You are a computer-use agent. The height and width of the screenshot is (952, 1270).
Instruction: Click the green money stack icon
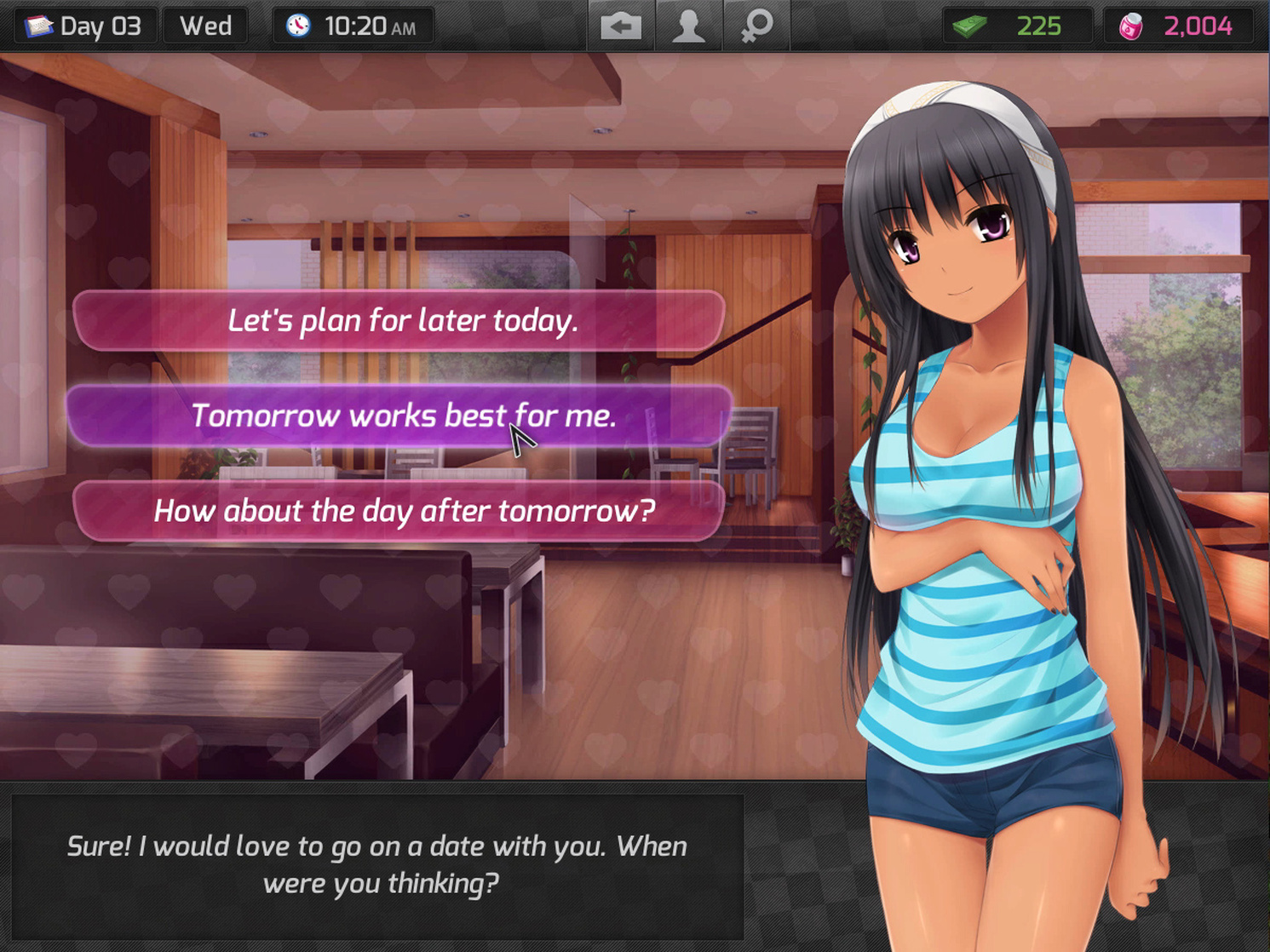[971, 25]
